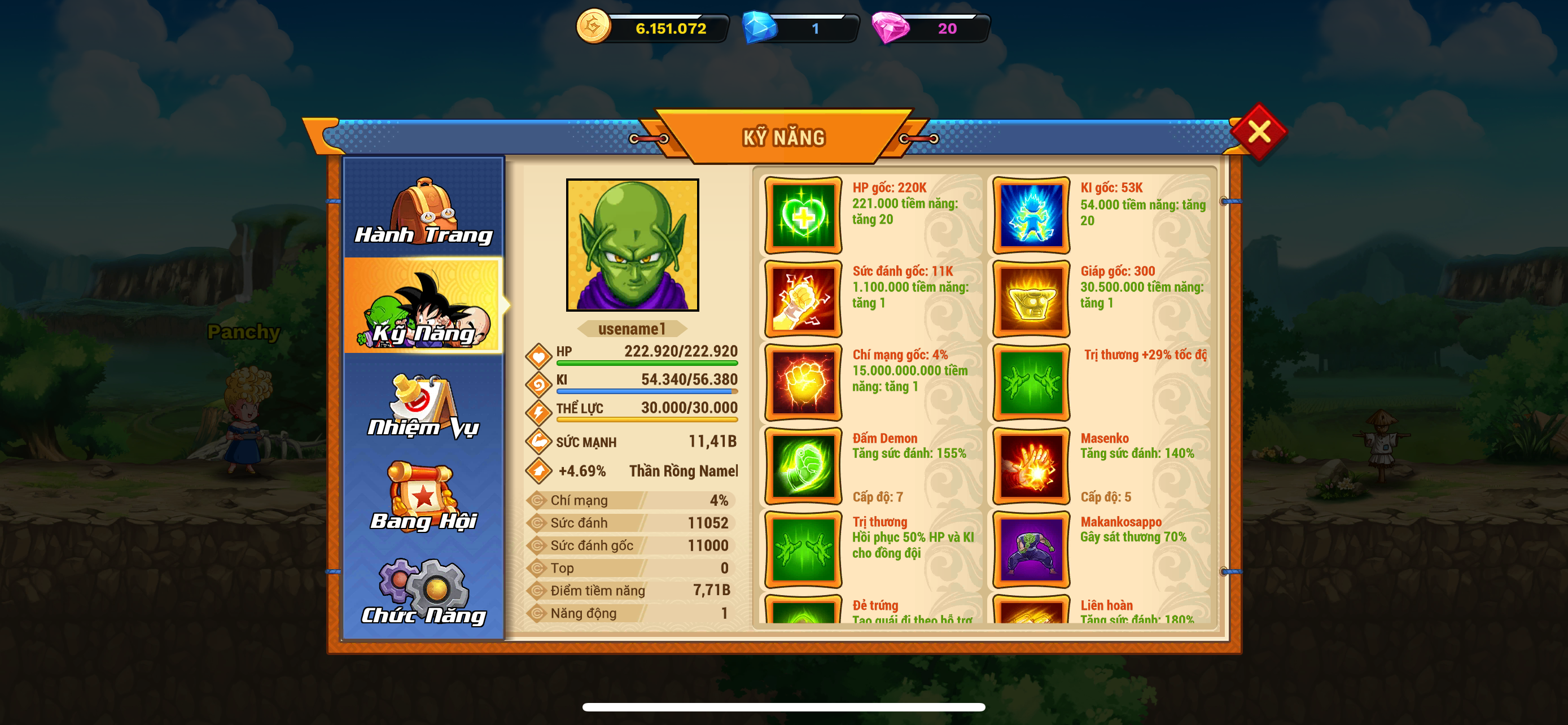Viewport: 1568px width, 725px height.
Task: Choose the Masenko skill icon
Action: (x=1031, y=466)
